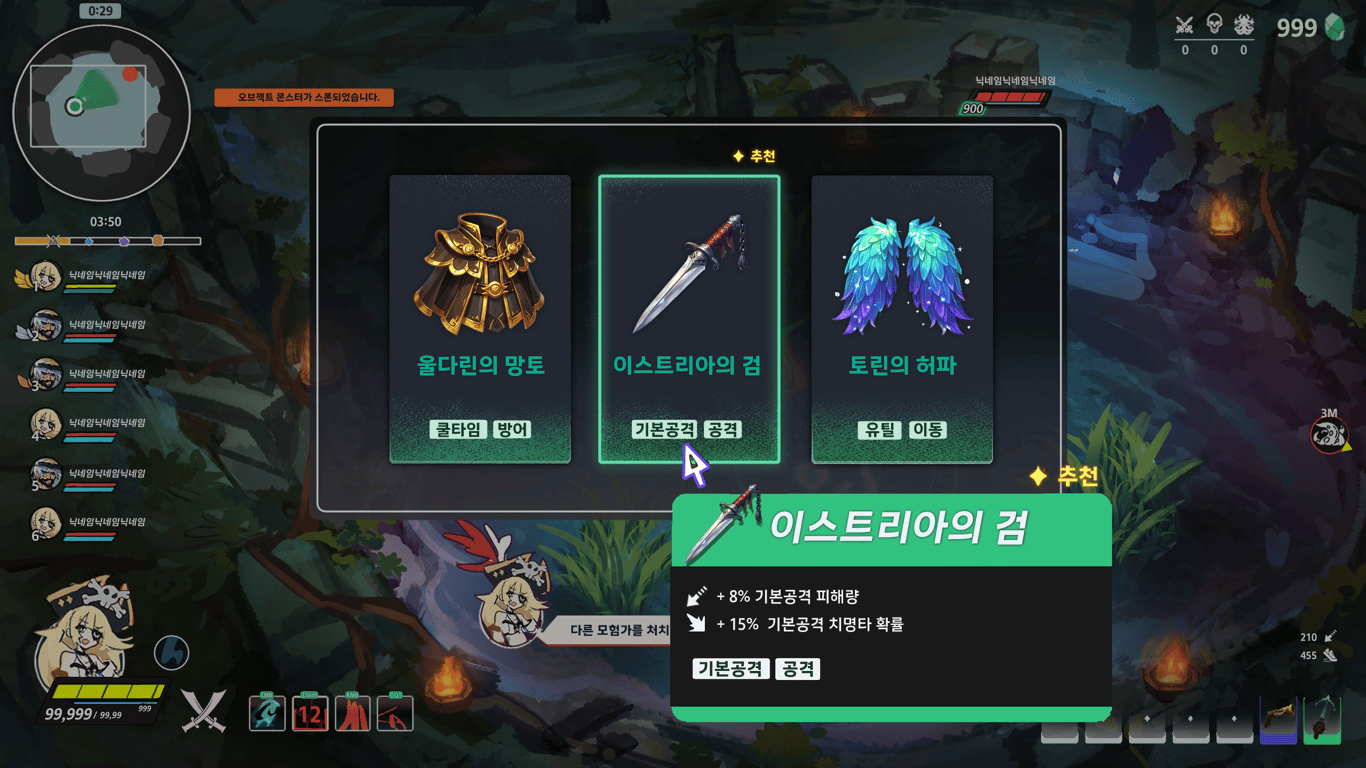This screenshot has height=768, width=1366.
Task: Click the boot movement speed icon next to 455
Action: point(1330,657)
